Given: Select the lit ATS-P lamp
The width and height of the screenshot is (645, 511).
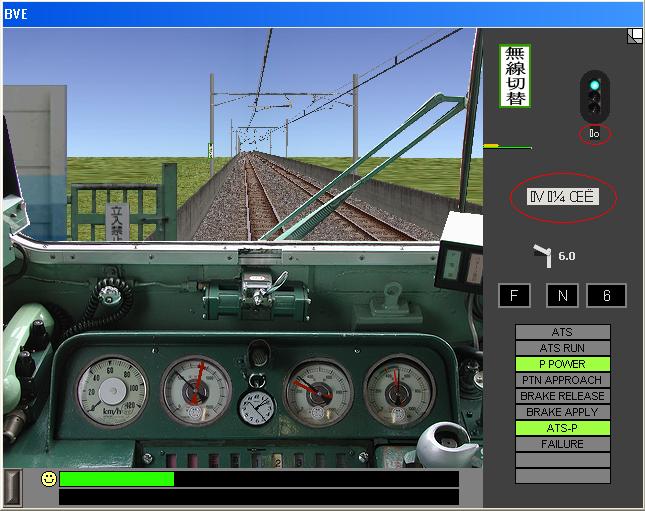Looking at the screenshot, I should (x=562, y=428).
